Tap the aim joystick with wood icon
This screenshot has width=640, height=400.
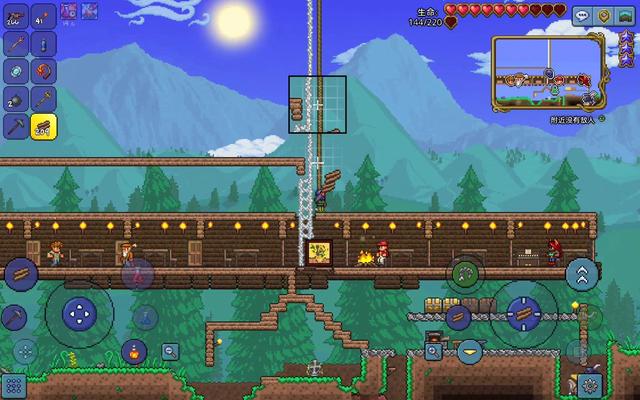523,313
